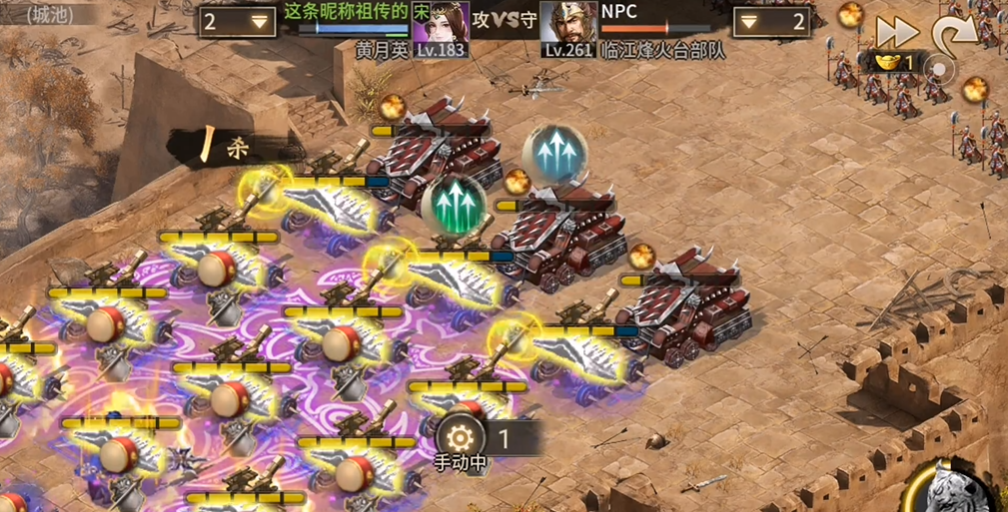Screen dimensions: 1008x512
Task: Activate the green triple-arrow formation skill
Action: [x=454, y=203]
